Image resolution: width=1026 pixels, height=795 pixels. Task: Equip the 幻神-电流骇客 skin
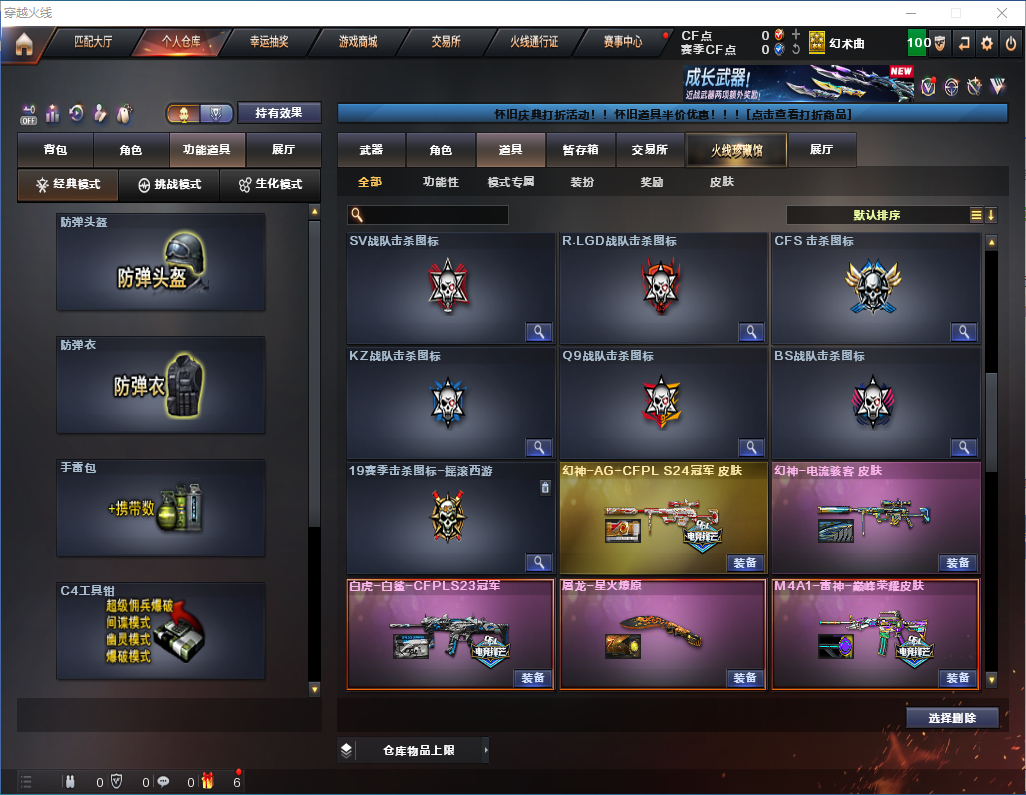point(957,562)
